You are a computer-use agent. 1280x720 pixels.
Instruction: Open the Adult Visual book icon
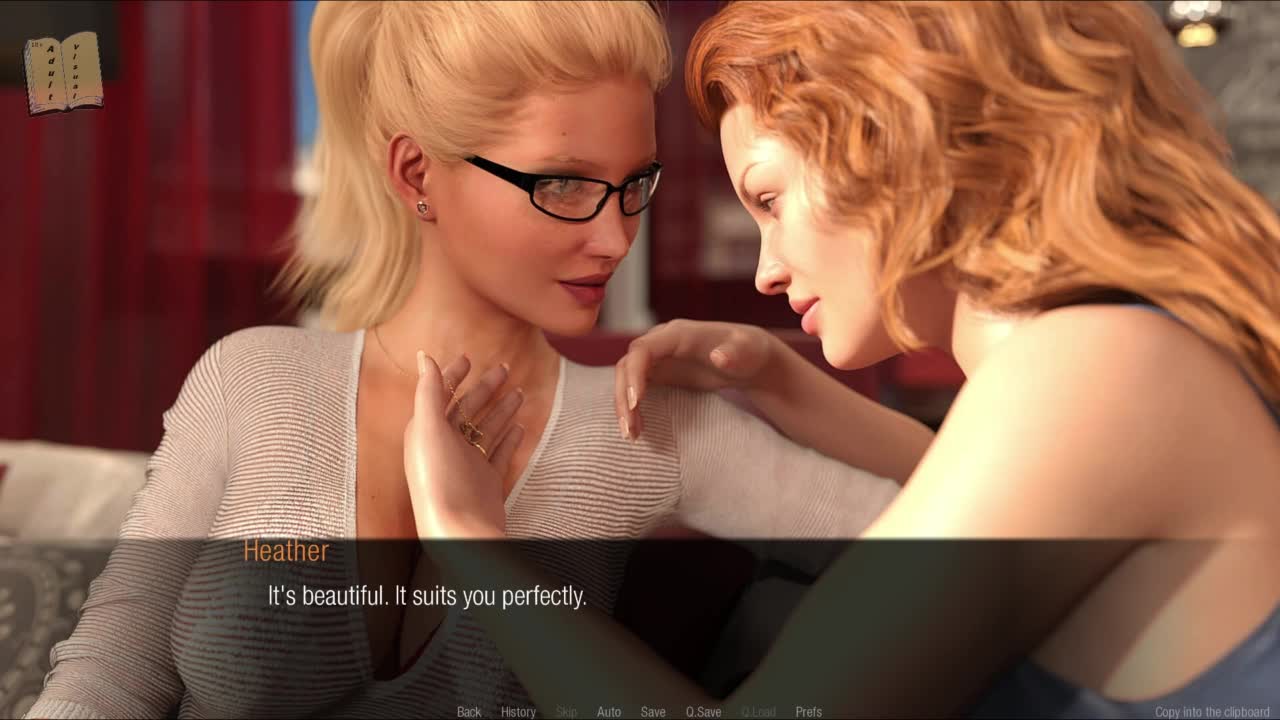click(x=64, y=72)
